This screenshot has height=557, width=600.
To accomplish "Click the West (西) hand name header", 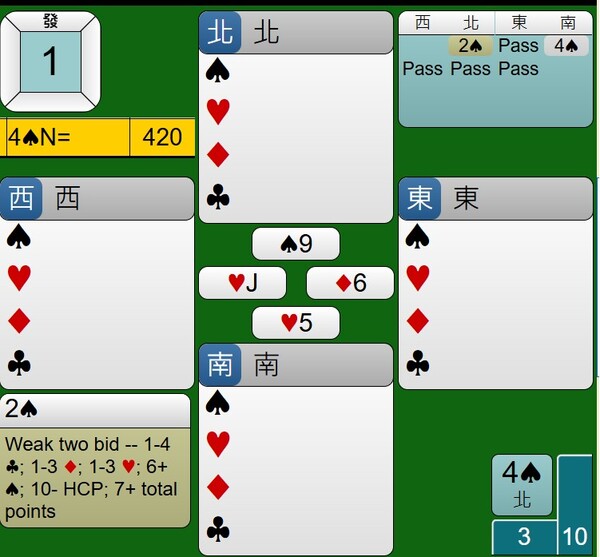I will 97,198.
